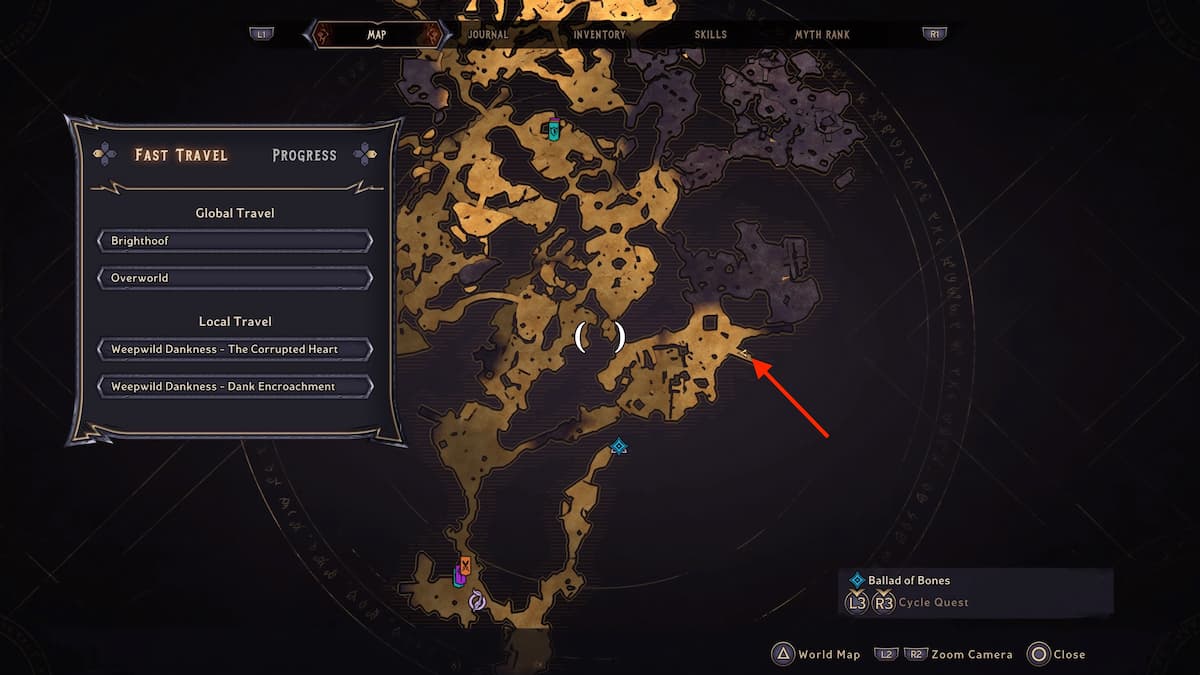Select Weepwild Dankness - Dank Encroachment

click(x=235, y=386)
